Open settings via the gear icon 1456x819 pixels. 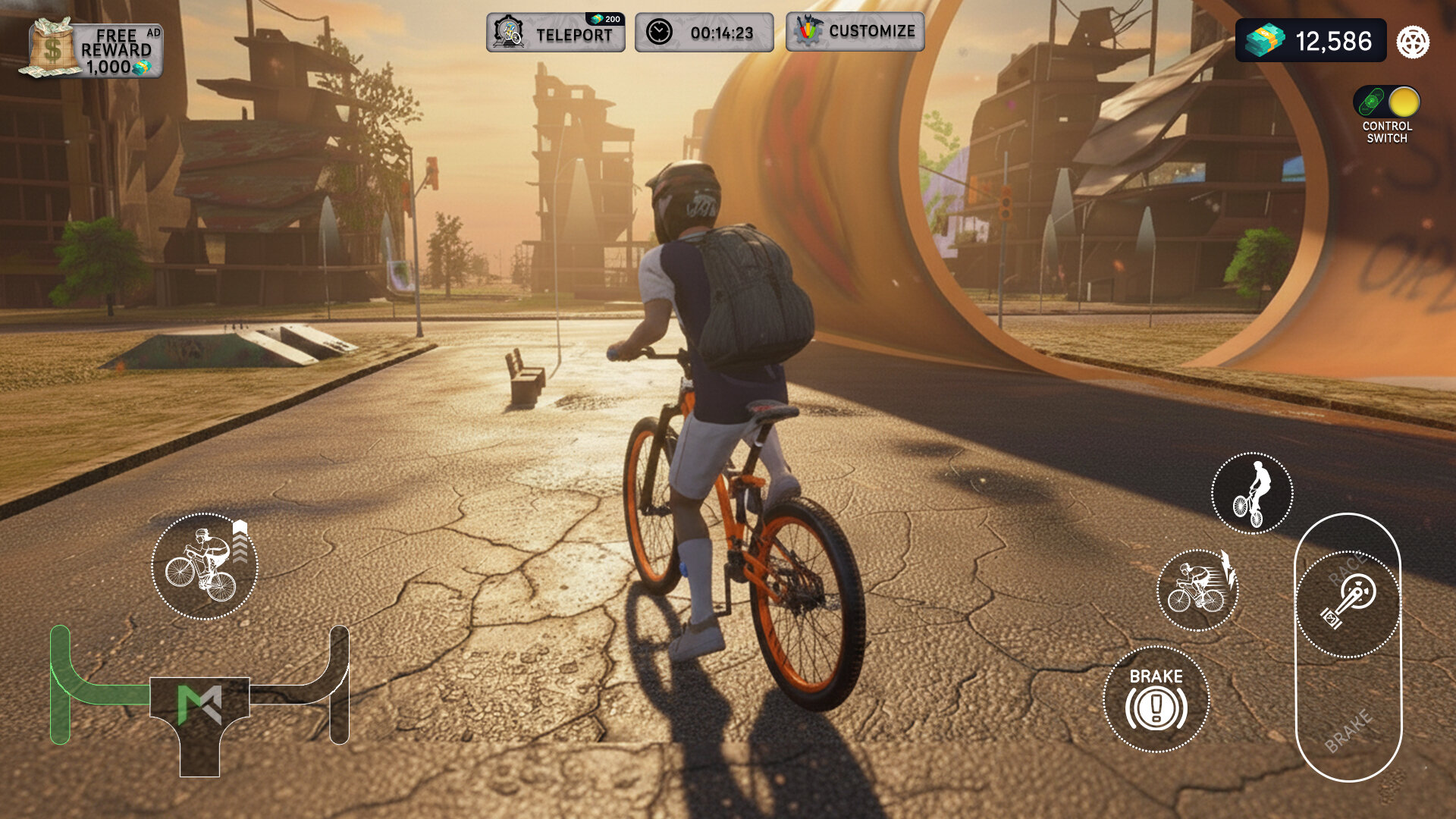coord(1413,42)
